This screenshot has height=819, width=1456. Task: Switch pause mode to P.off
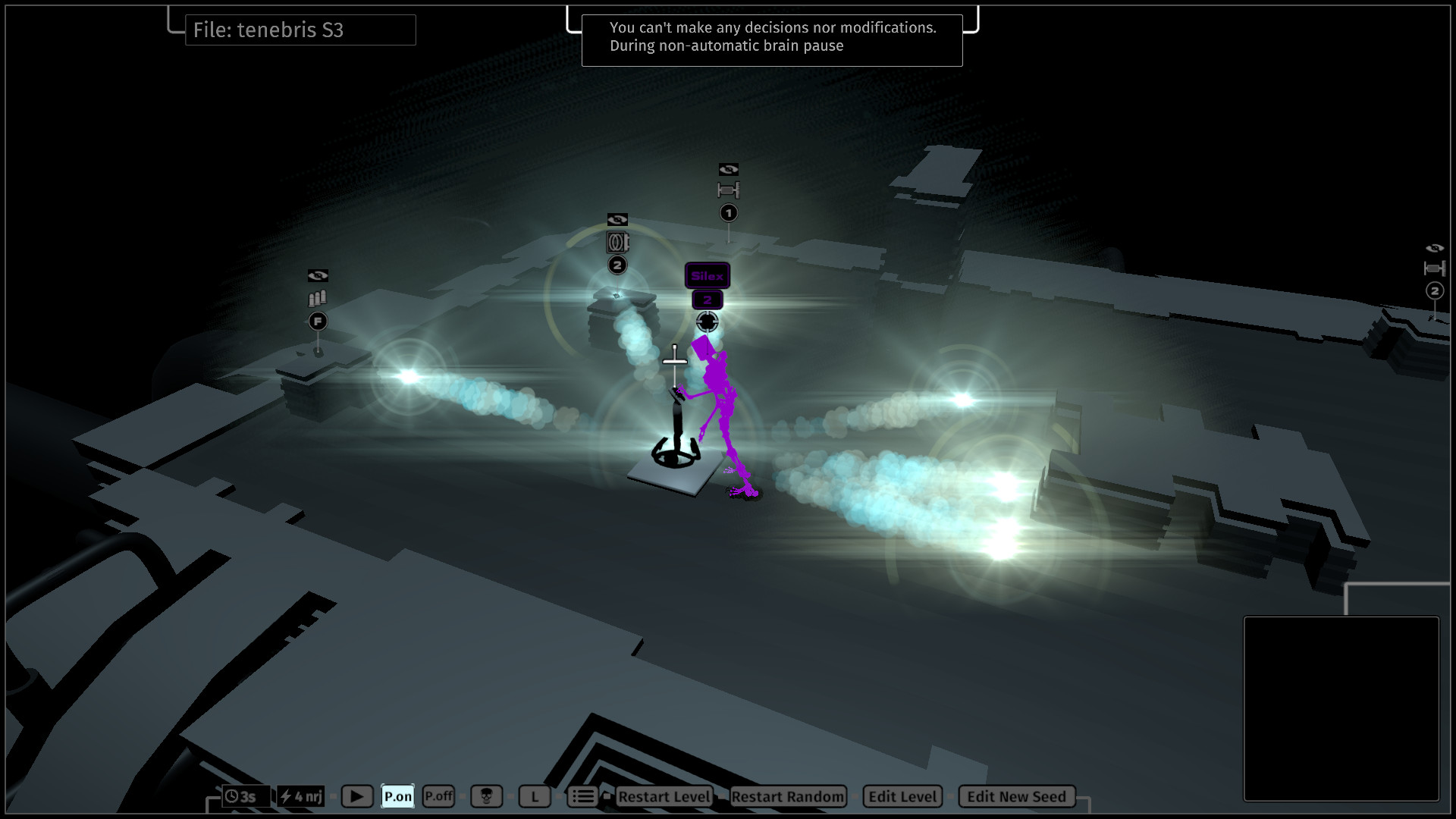tap(438, 796)
